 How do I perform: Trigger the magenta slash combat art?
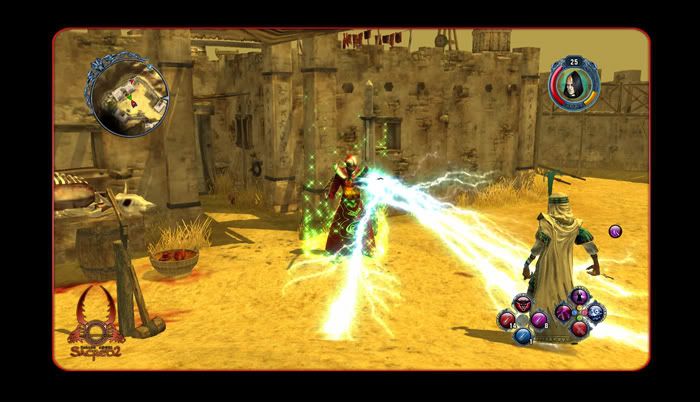[563, 313]
